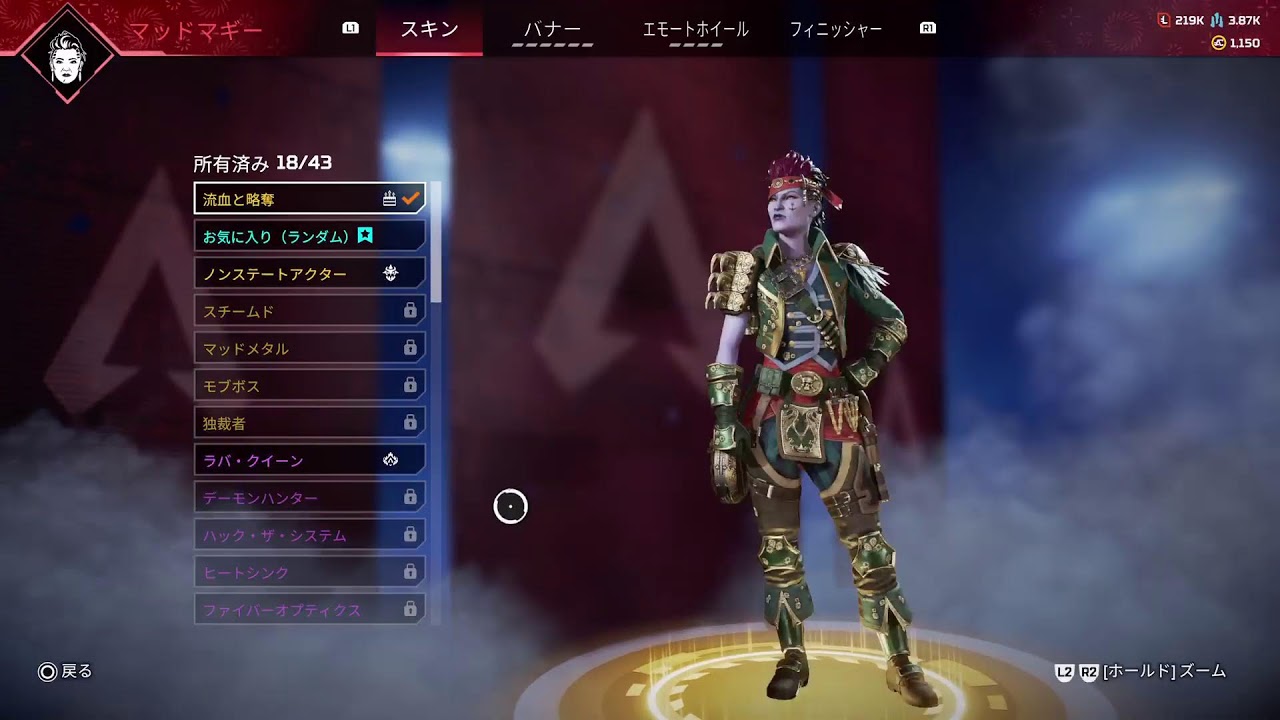Click the lock icon on スチームド skin
Image resolution: width=1280 pixels, height=720 pixels.
click(x=410, y=310)
